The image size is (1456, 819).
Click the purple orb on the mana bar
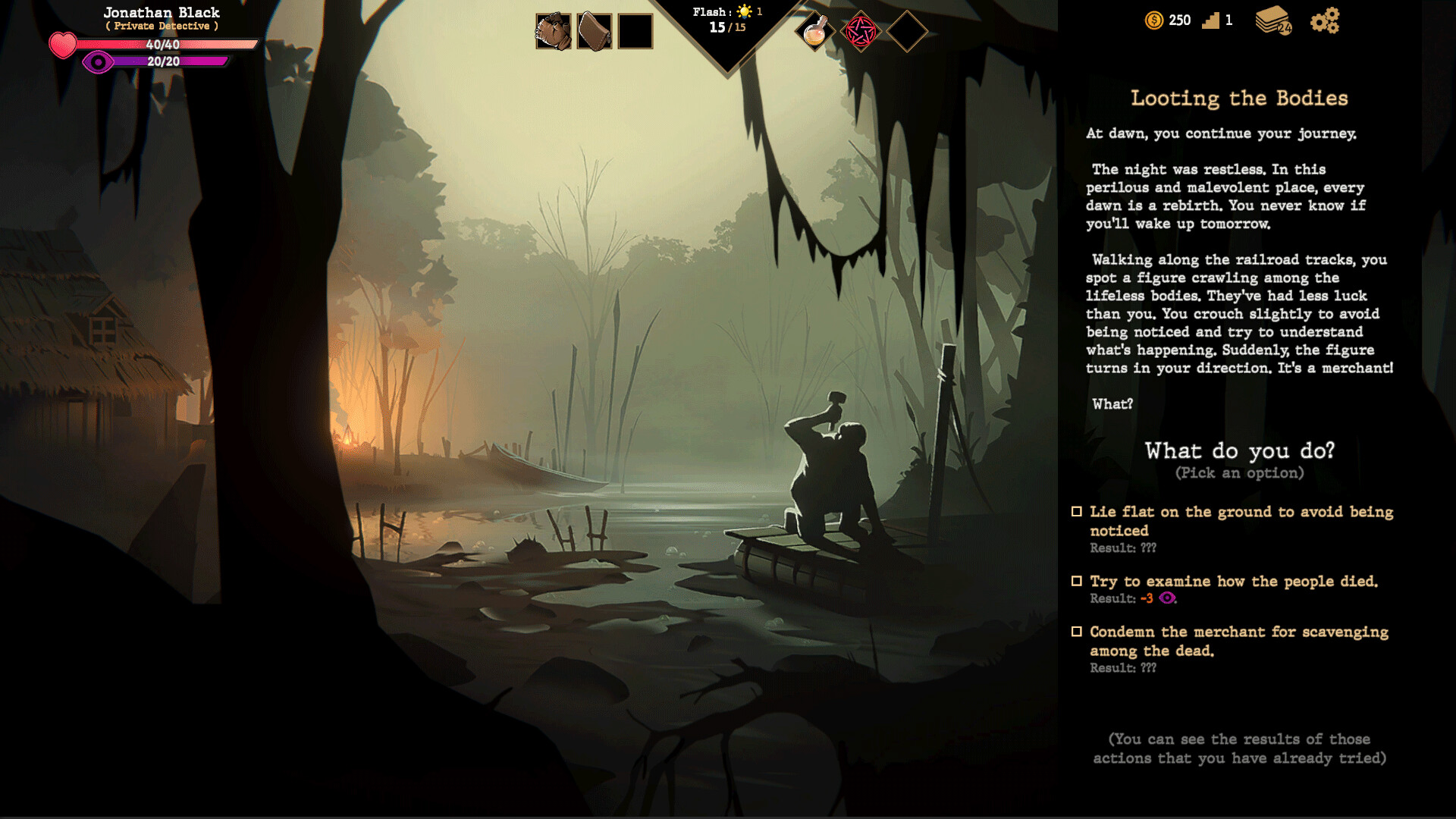97,63
